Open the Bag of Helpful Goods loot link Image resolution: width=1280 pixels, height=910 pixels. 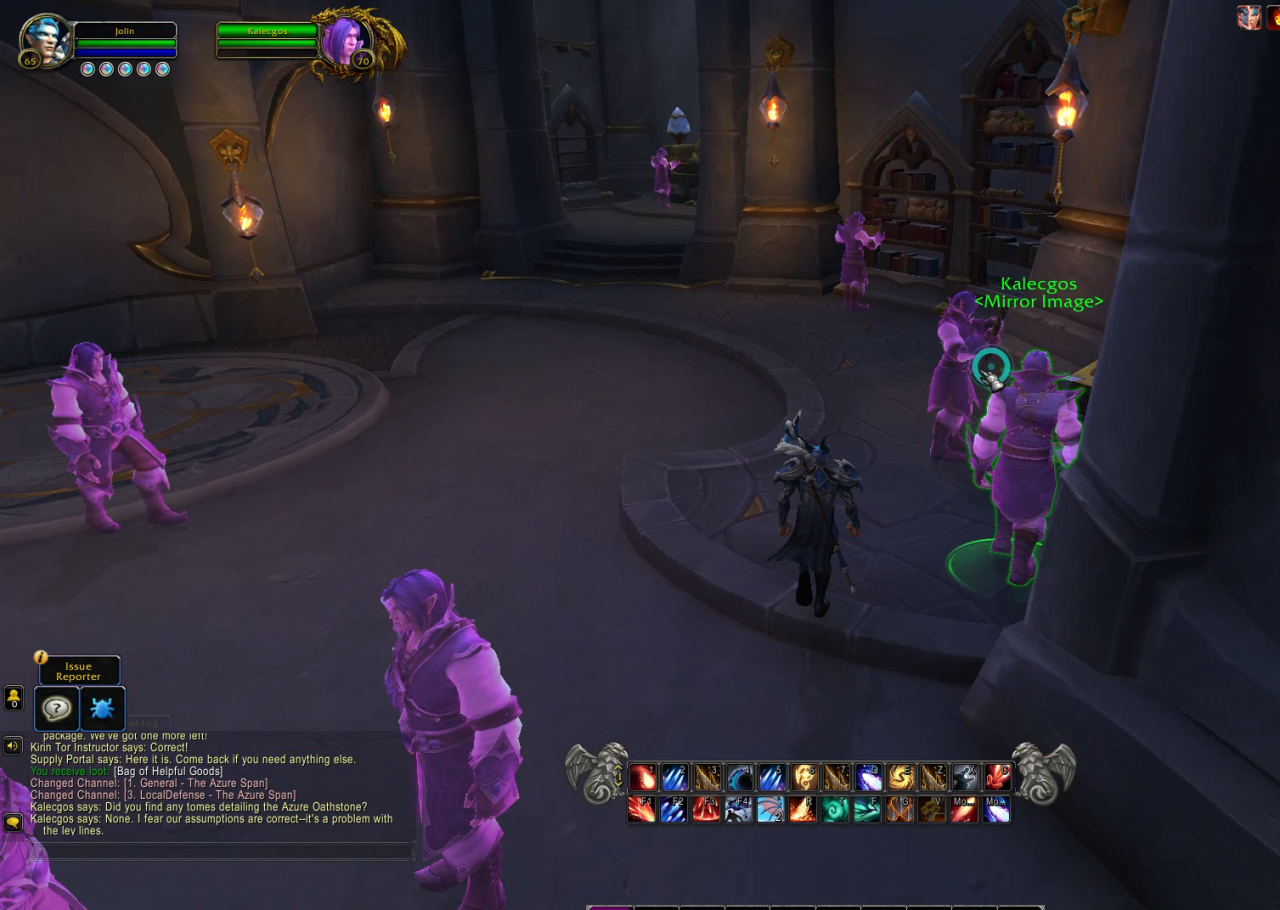pos(168,771)
